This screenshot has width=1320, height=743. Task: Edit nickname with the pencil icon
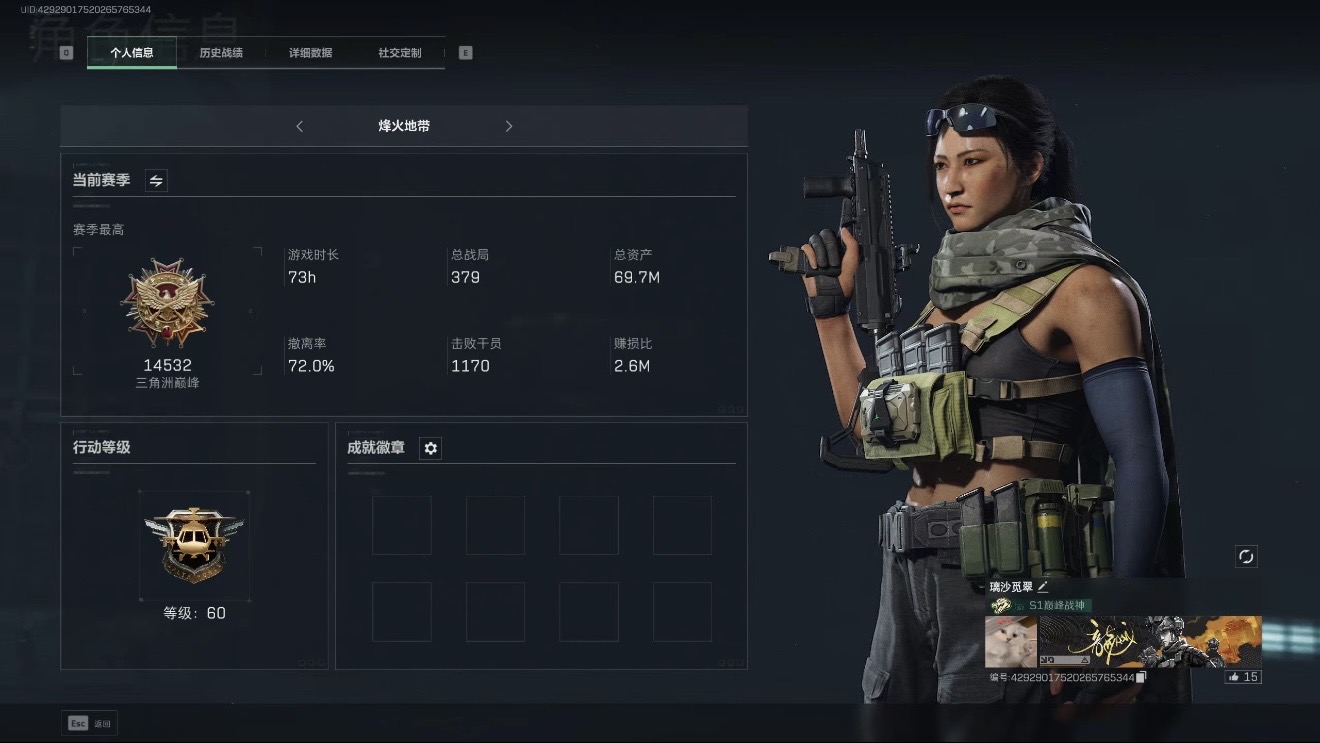click(x=1042, y=586)
